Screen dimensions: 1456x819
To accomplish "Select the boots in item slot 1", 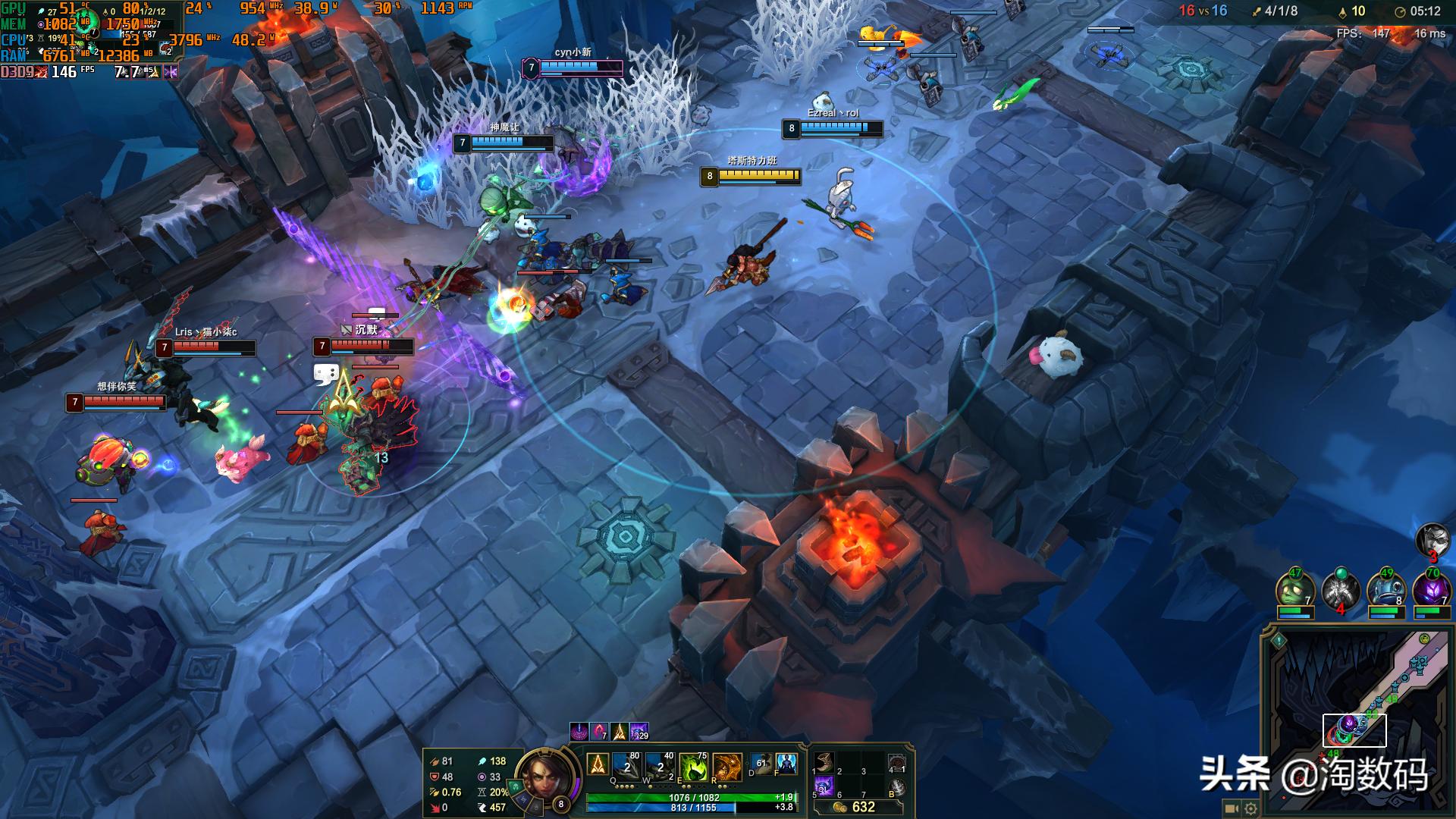I will pyautogui.click(x=824, y=762).
